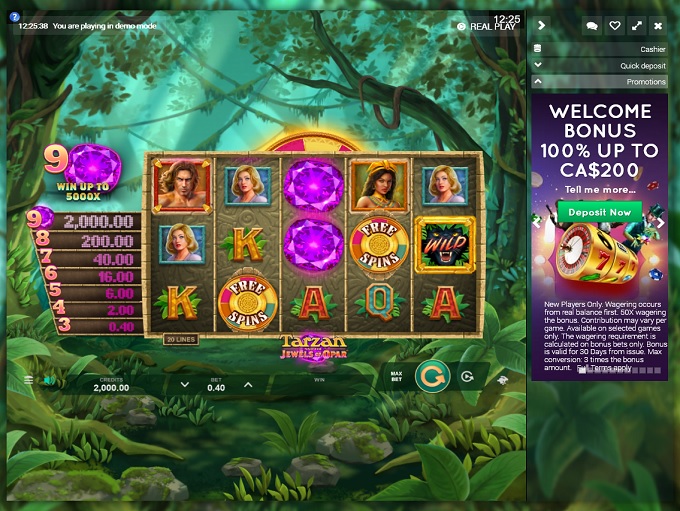Close the game with the X button
680x511 pixels.
(658, 25)
